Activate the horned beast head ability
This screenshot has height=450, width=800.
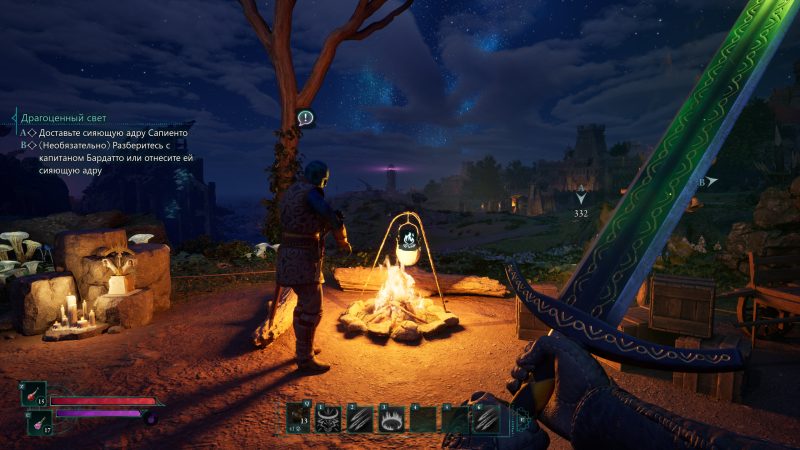click(329, 420)
